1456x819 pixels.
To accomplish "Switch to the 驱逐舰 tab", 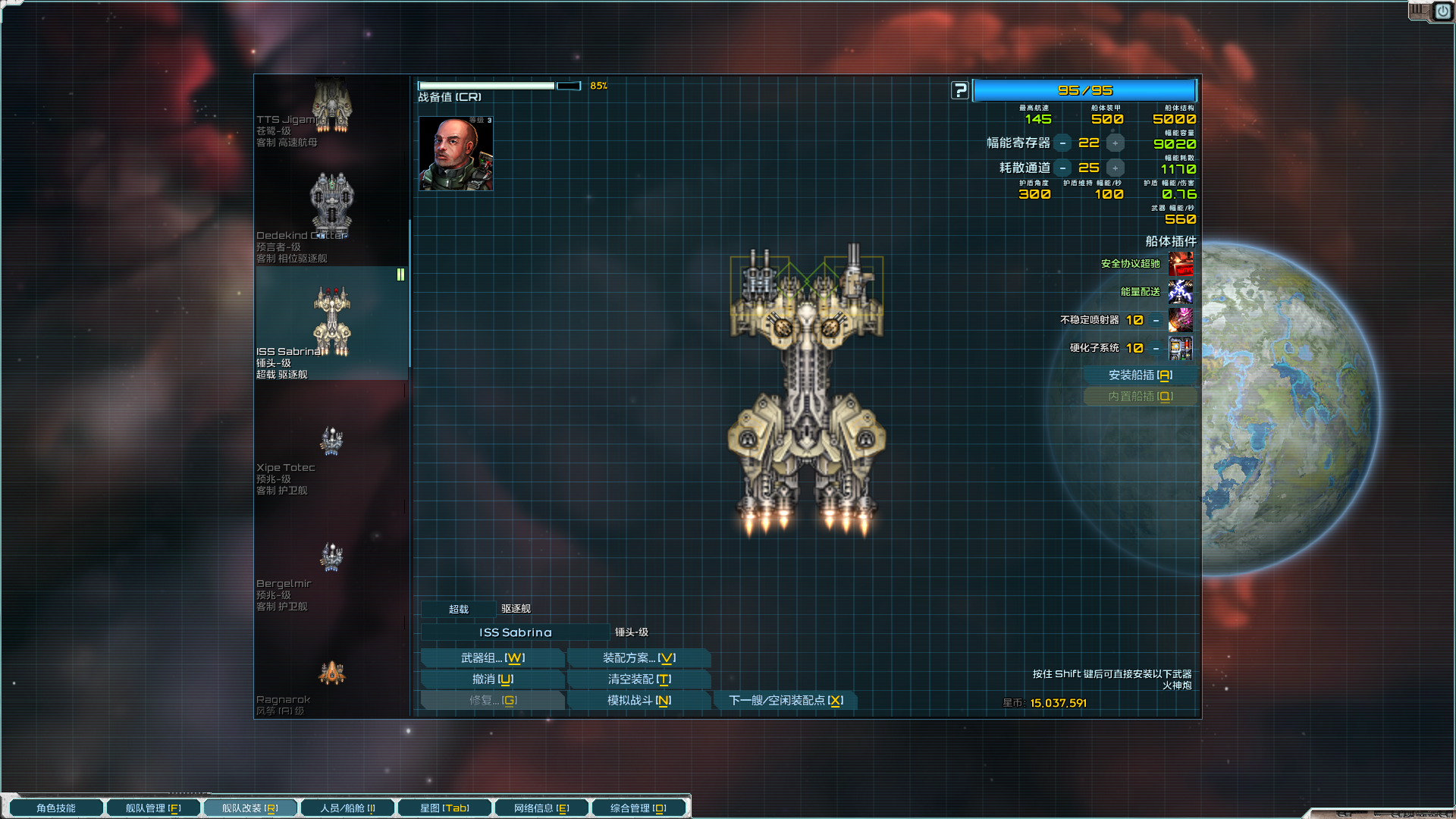I will [x=515, y=608].
